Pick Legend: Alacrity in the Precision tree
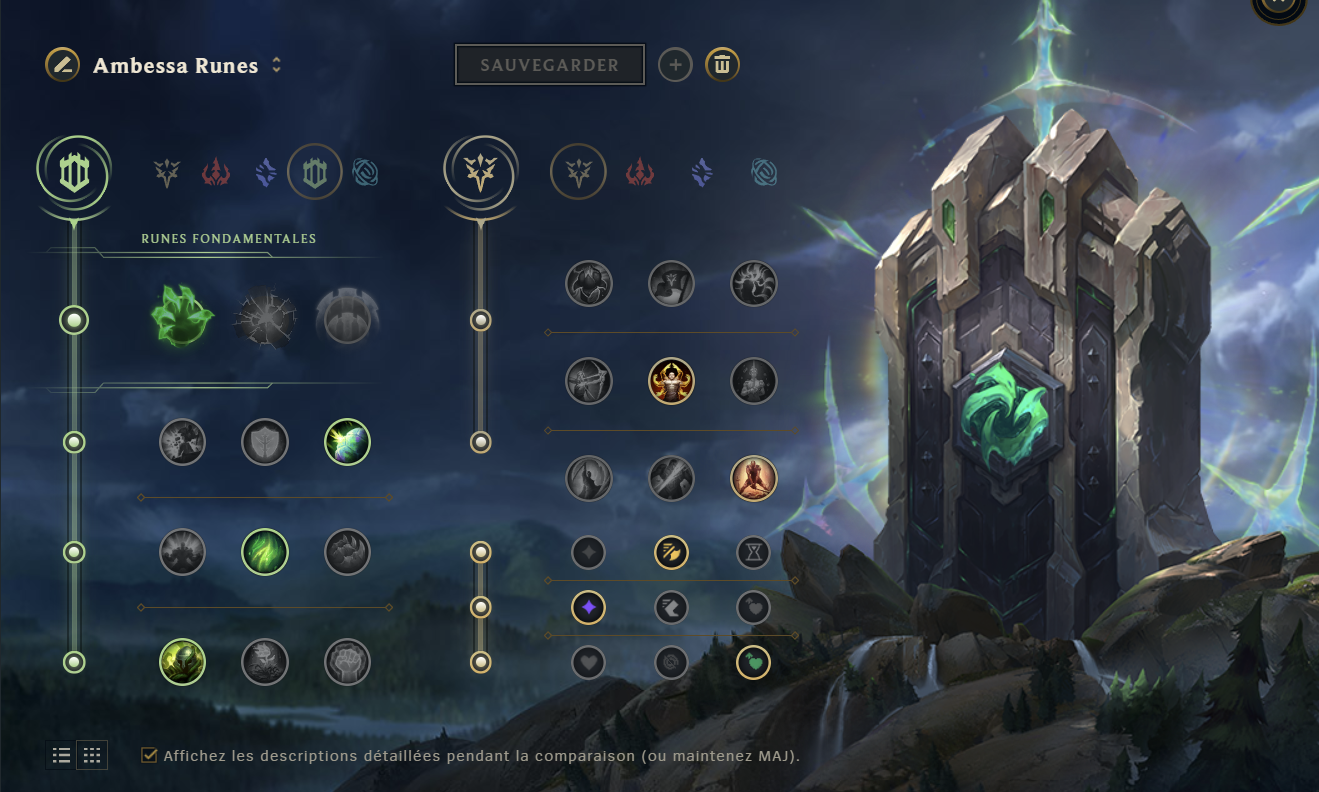 click(x=589, y=381)
